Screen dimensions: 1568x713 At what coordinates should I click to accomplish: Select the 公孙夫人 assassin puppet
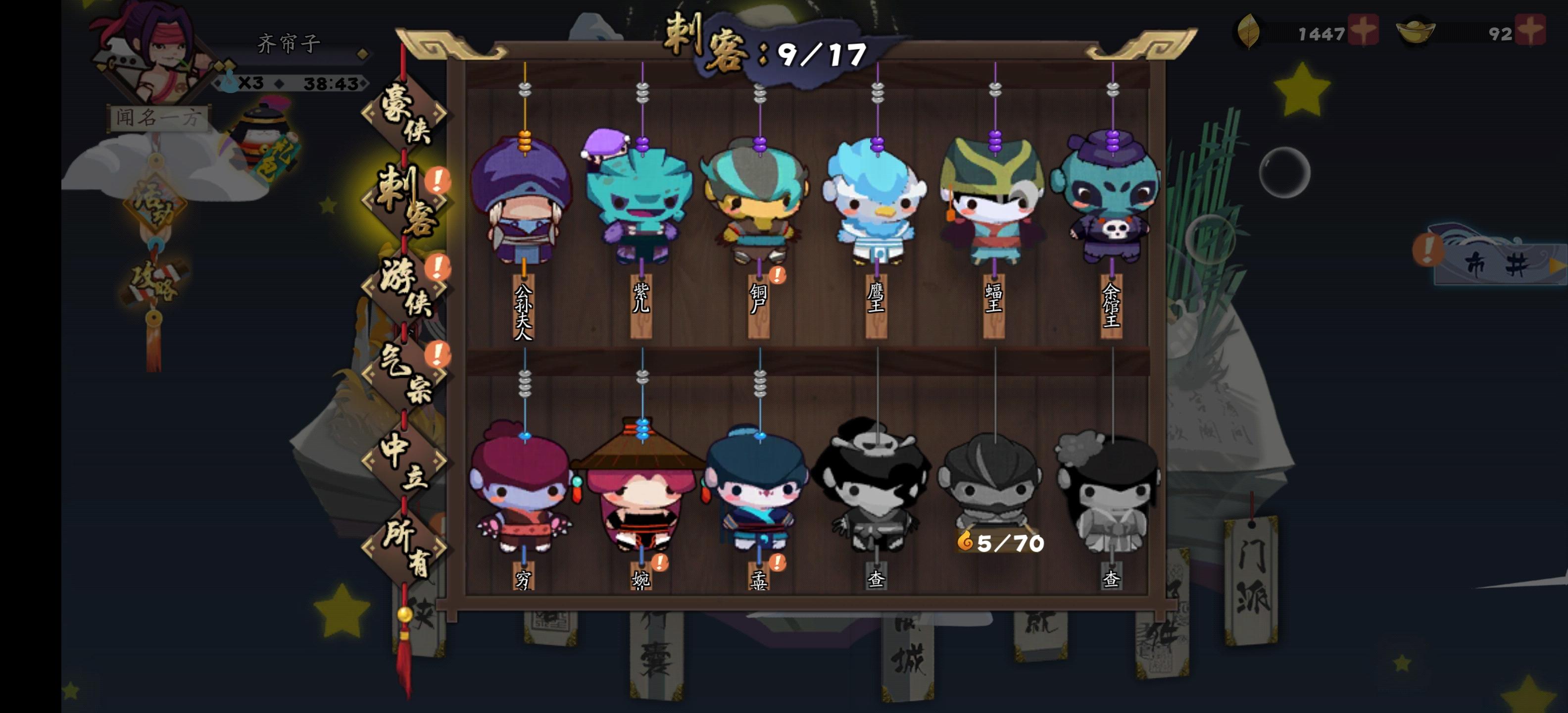pos(524,201)
